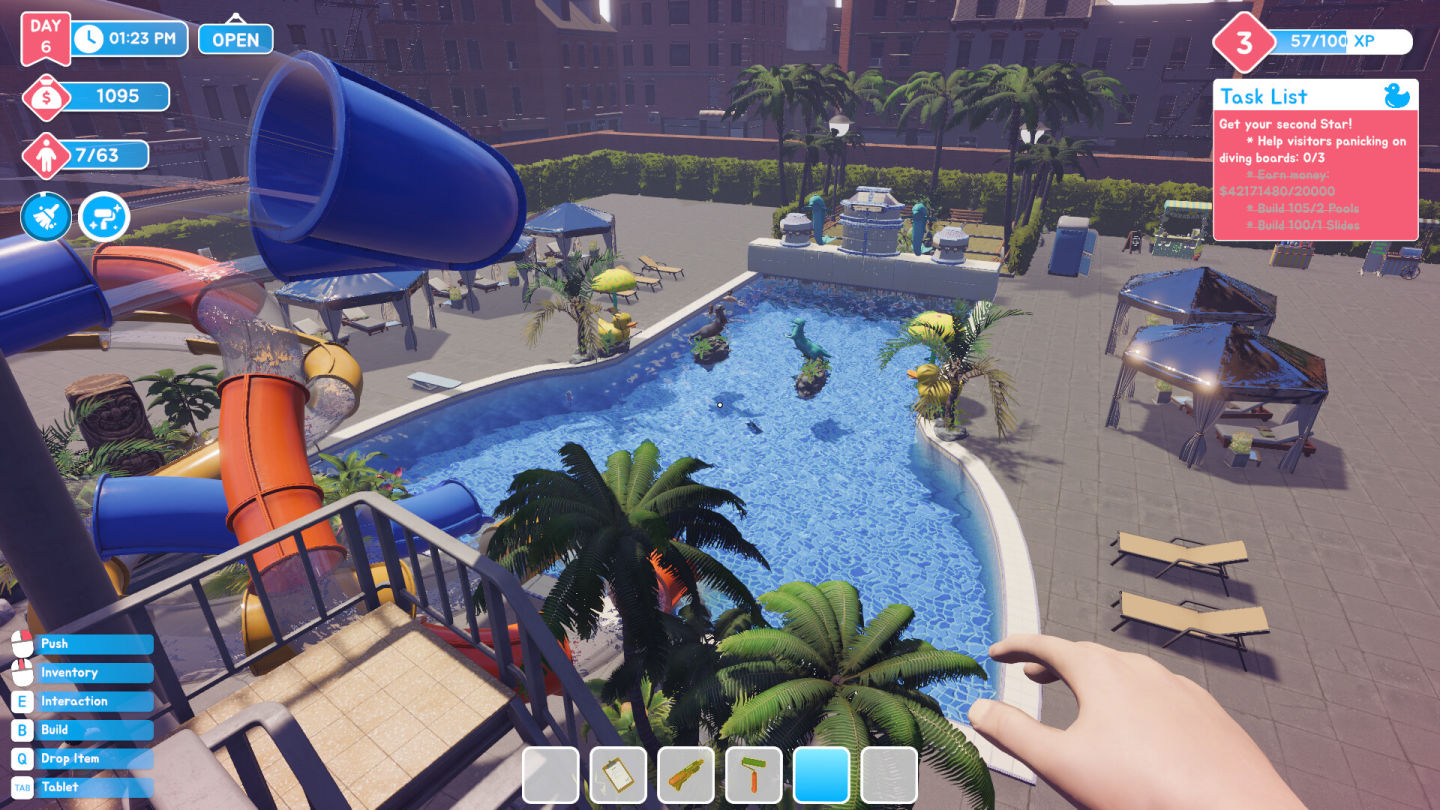Viewport: 1440px width, 810px height.
Task: Click the money bag icon showing 1095
Action: tap(46, 96)
